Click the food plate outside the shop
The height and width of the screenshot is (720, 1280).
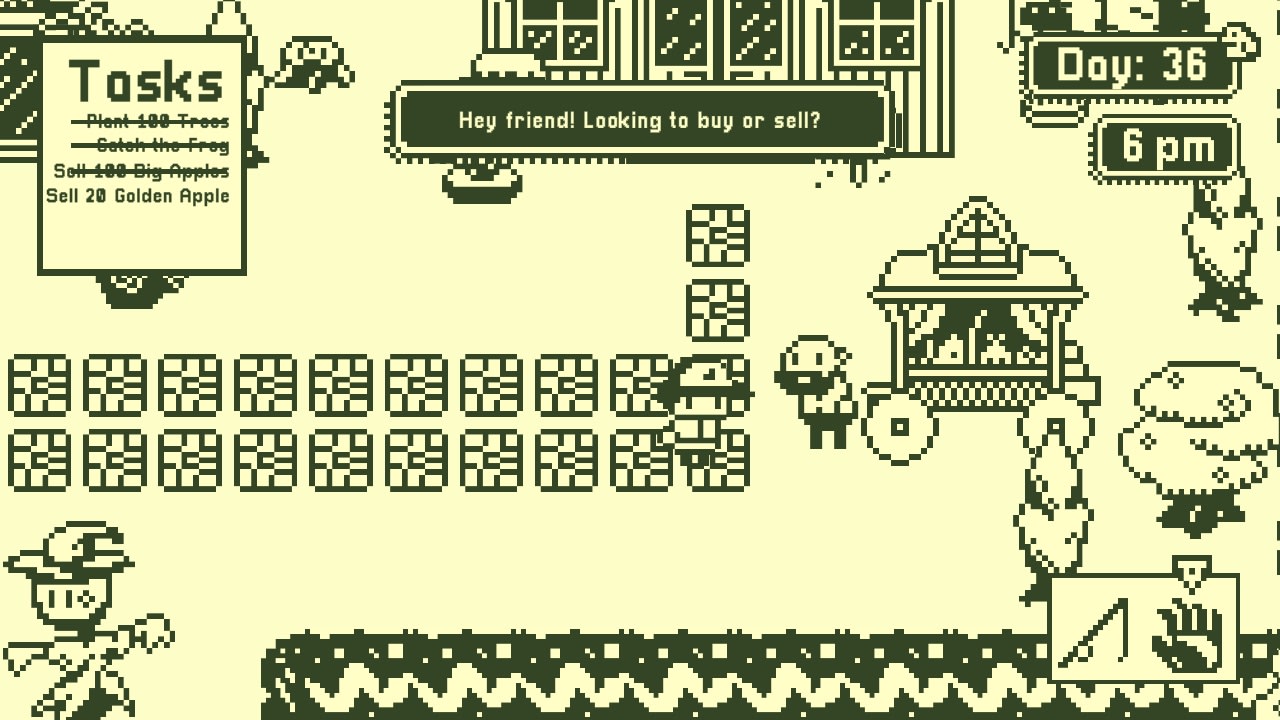[480, 182]
